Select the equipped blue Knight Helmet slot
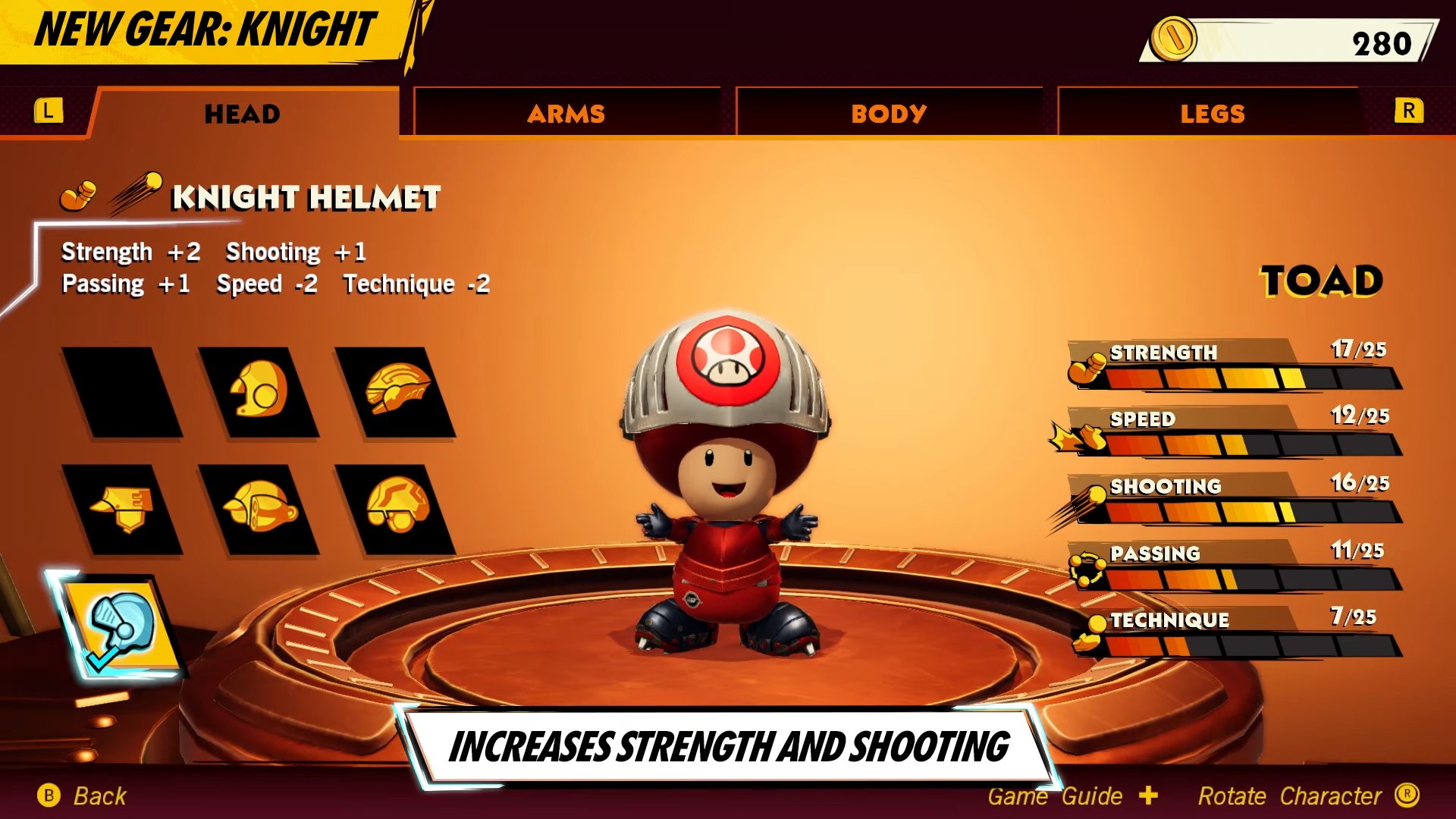This screenshot has height=819, width=1456. [x=121, y=626]
